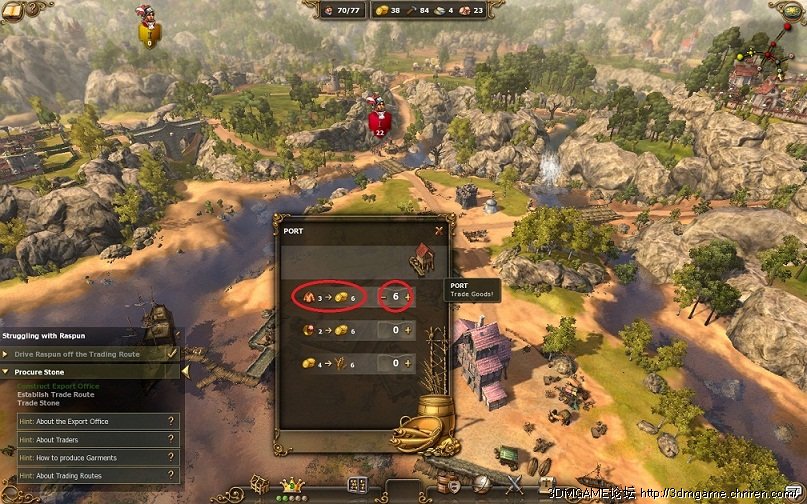Hide the quest panel using side arrow

coord(185,371)
